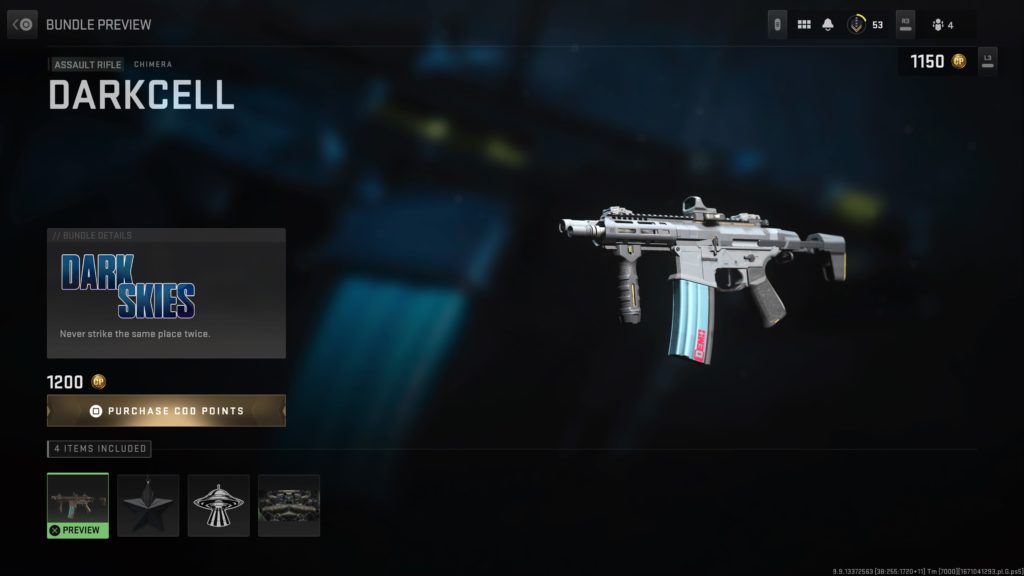Open the COD Points balance
The height and width of the screenshot is (576, 1024).
(x=936, y=61)
